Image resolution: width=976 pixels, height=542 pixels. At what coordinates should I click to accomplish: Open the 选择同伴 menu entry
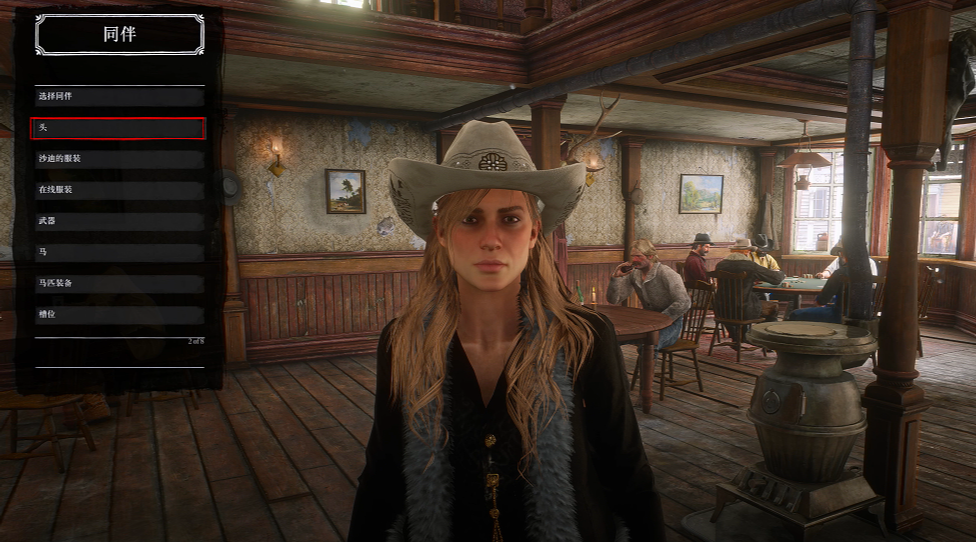pyautogui.click(x=118, y=97)
